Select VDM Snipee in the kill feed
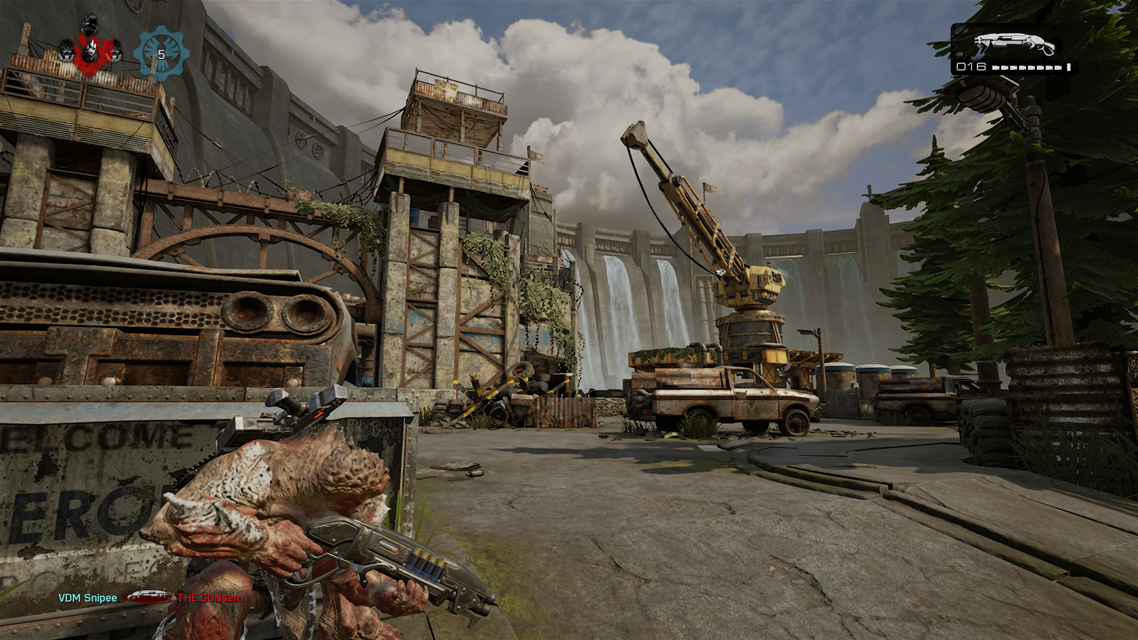This screenshot has width=1138, height=640. 87,598
